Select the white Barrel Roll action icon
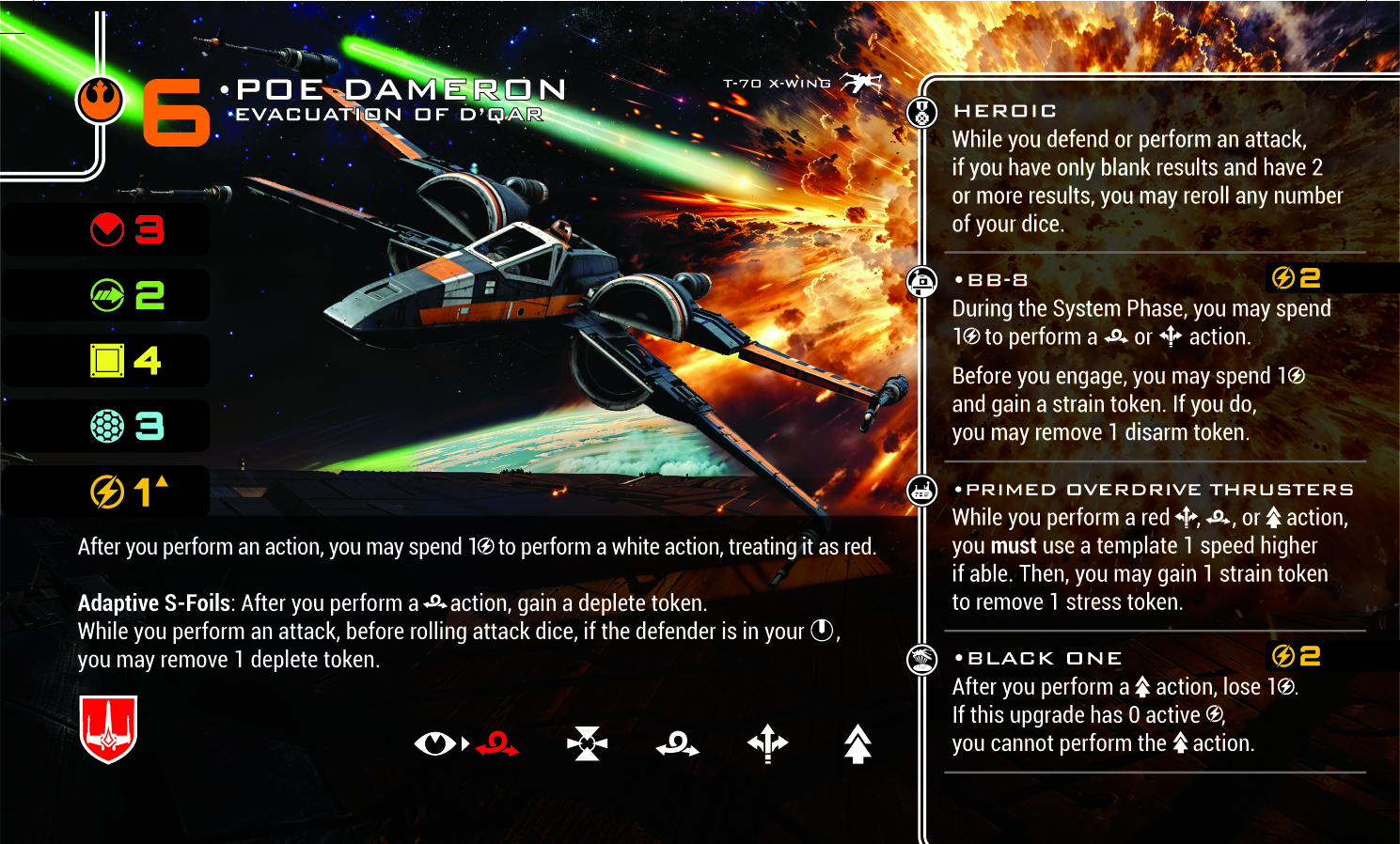Screen dimensions: 1400x844 (x=677, y=744)
